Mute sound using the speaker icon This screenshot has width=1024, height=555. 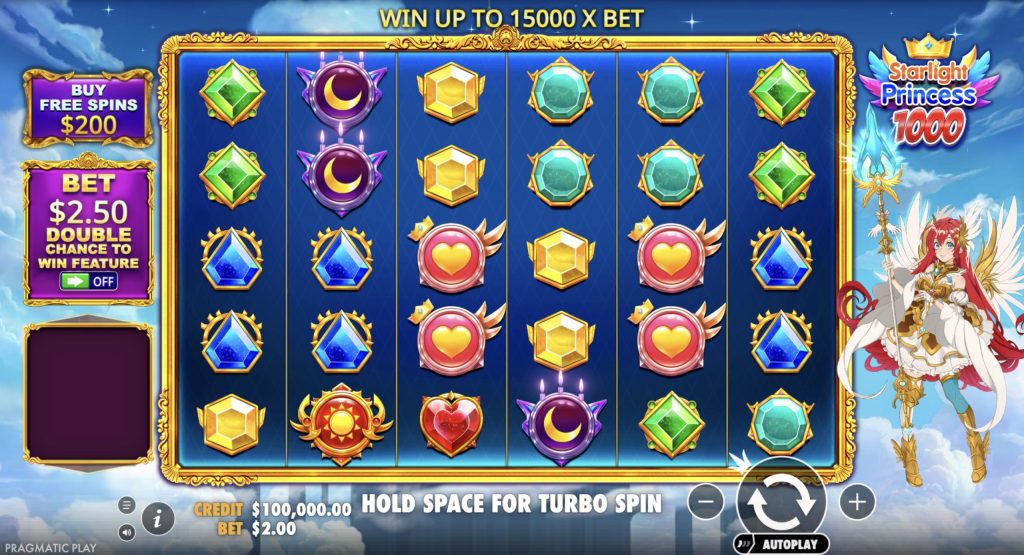coord(127,531)
